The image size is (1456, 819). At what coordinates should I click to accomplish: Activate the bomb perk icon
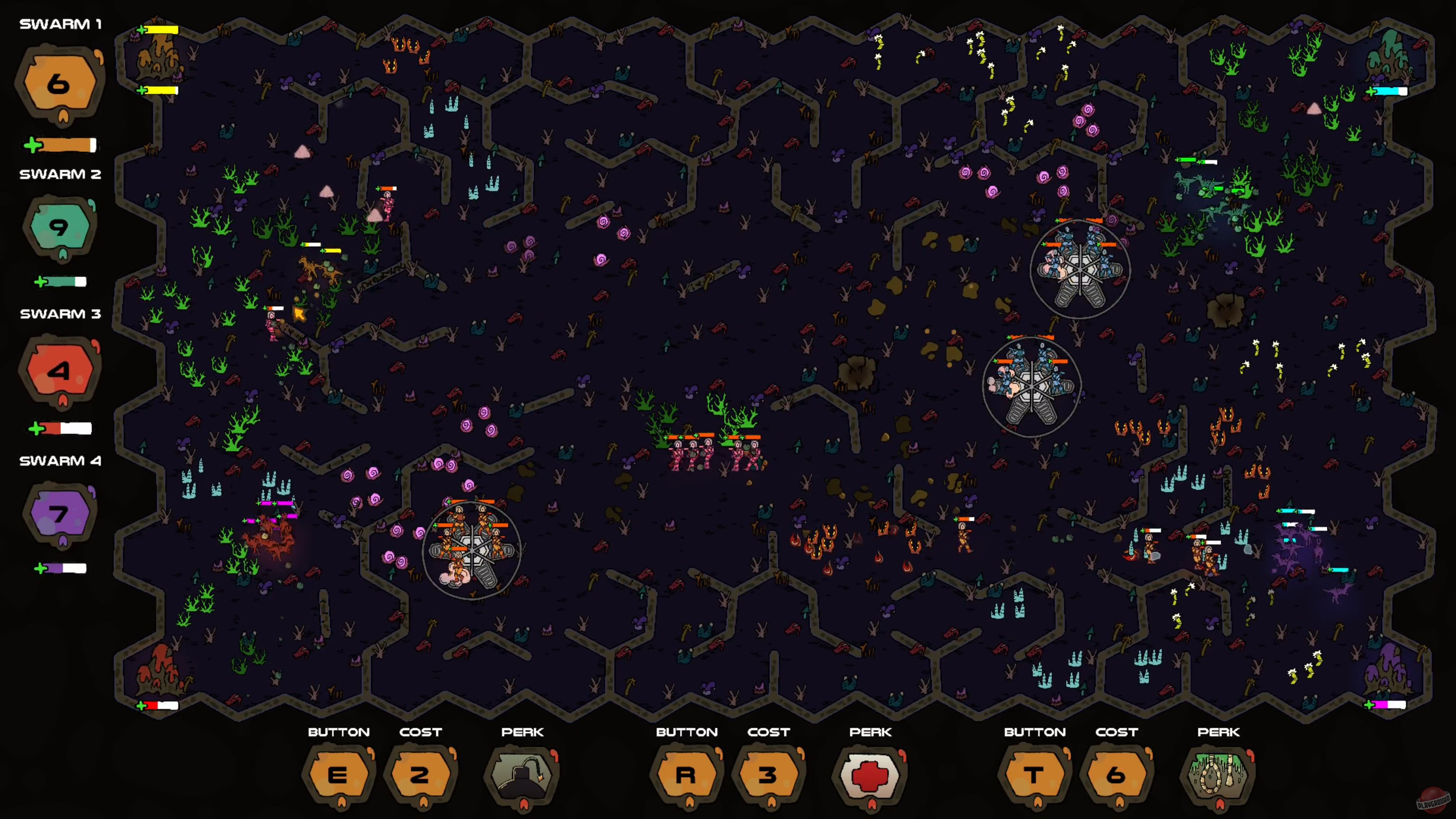(522, 774)
